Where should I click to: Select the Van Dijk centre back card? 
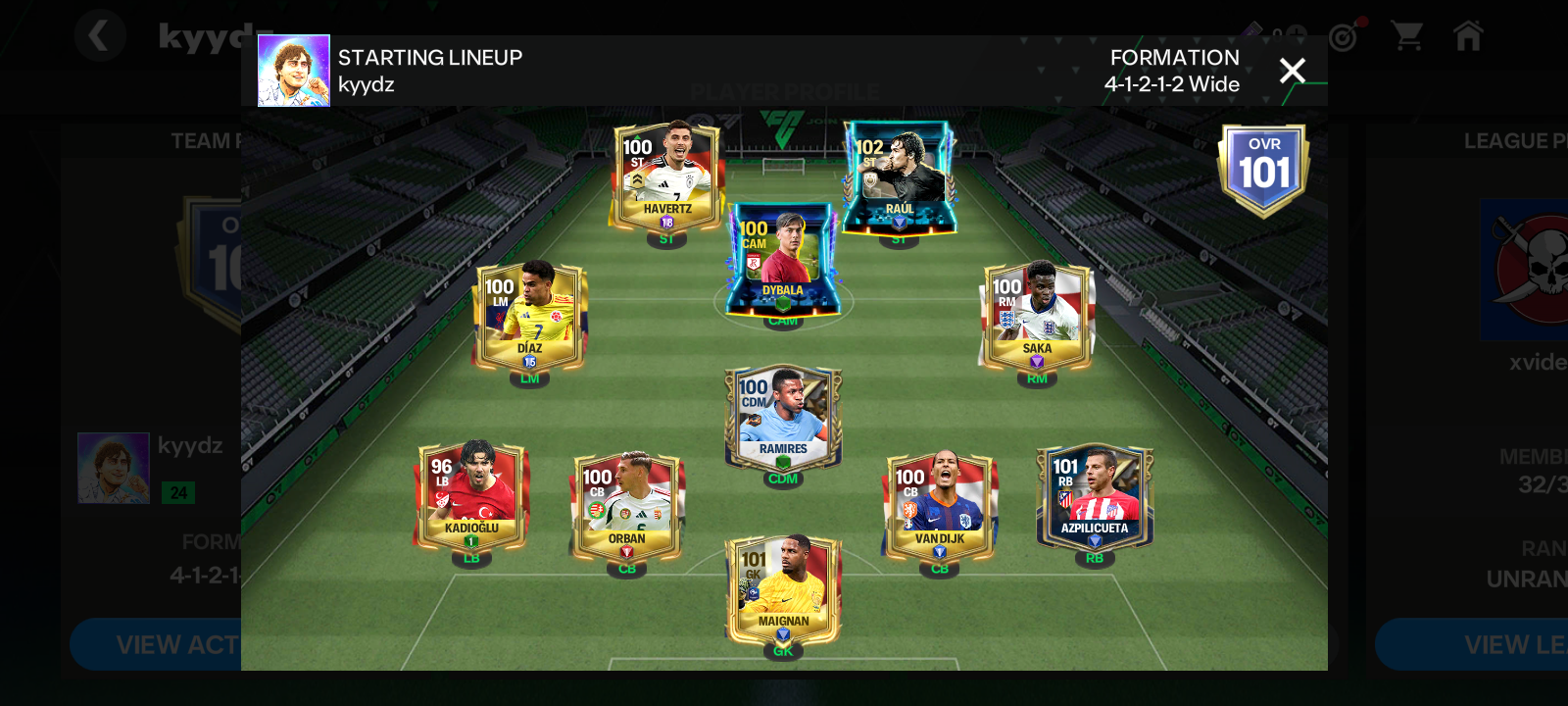pyautogui.click(x=939, y=506)
